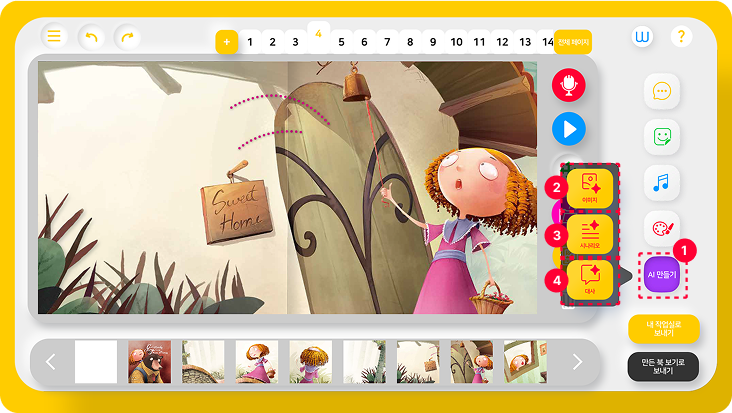Open the hamburger menu
732x413 pixels.
coord(54,37)
